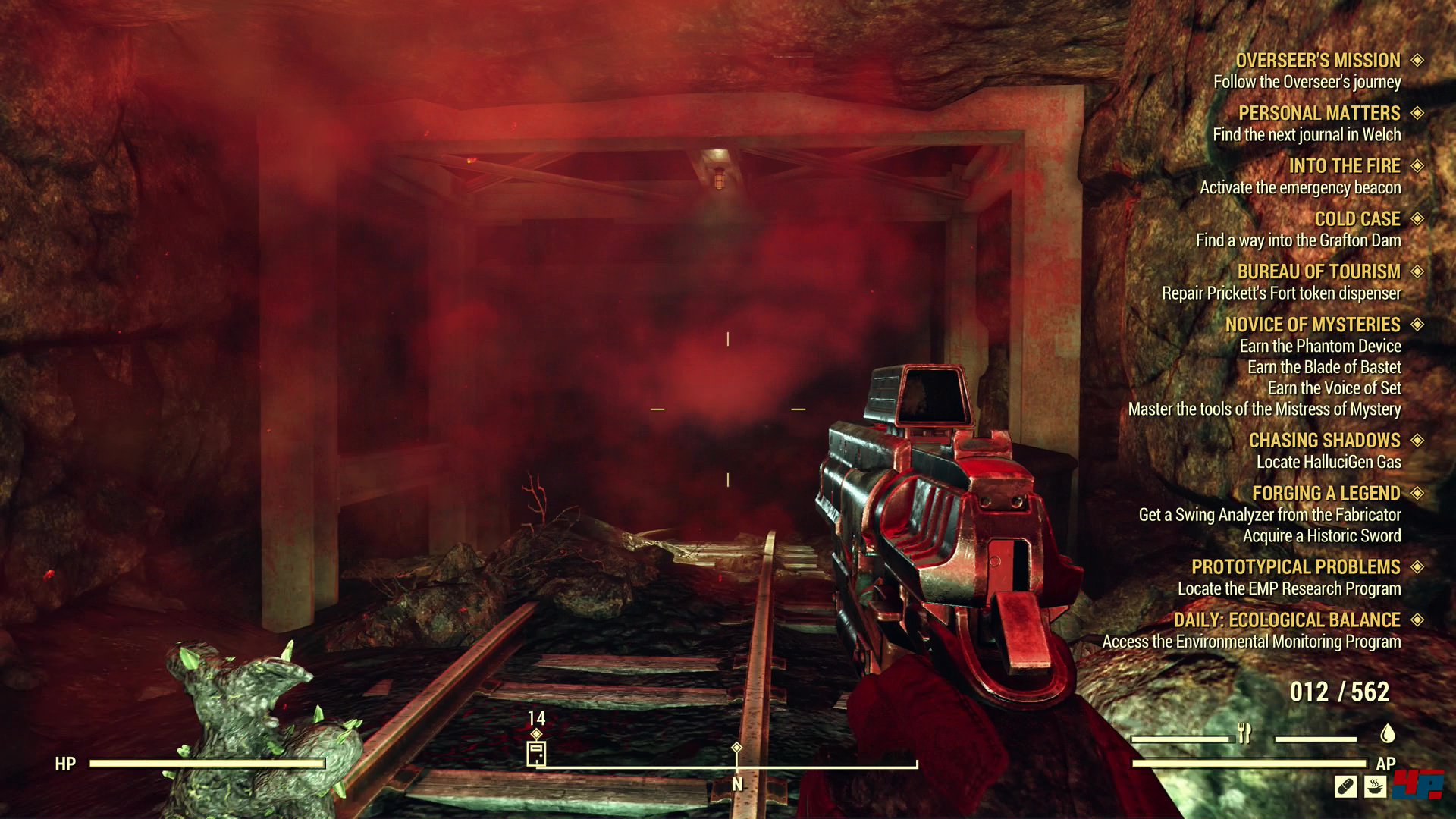Open the Personal Matters quest tracker
Screen dimensions: 1456x819
(1319, 114)
